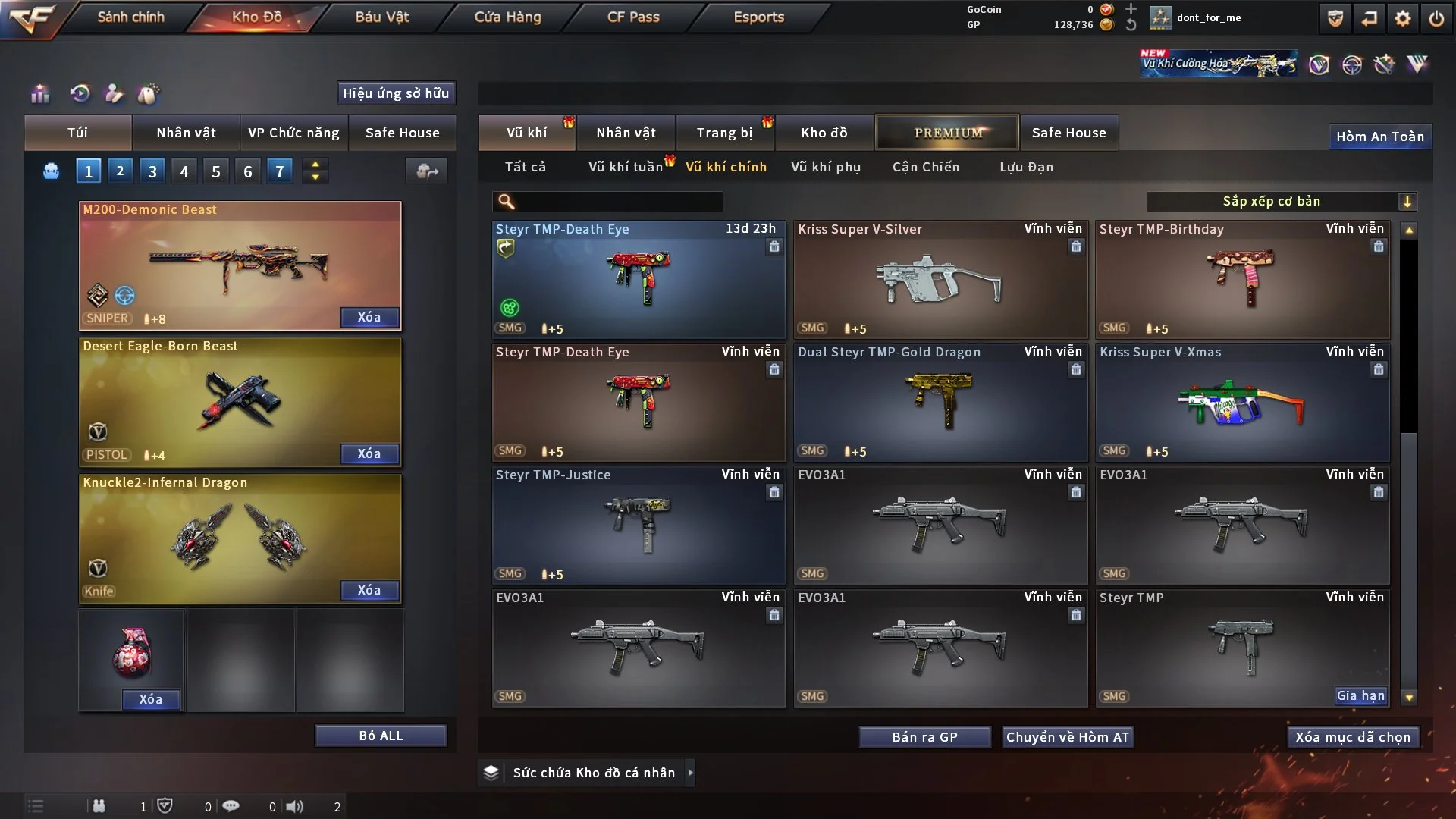Screen dimensions: 1456x819
Task: Click the Bỏ ALL button
Action: point(381,736)
